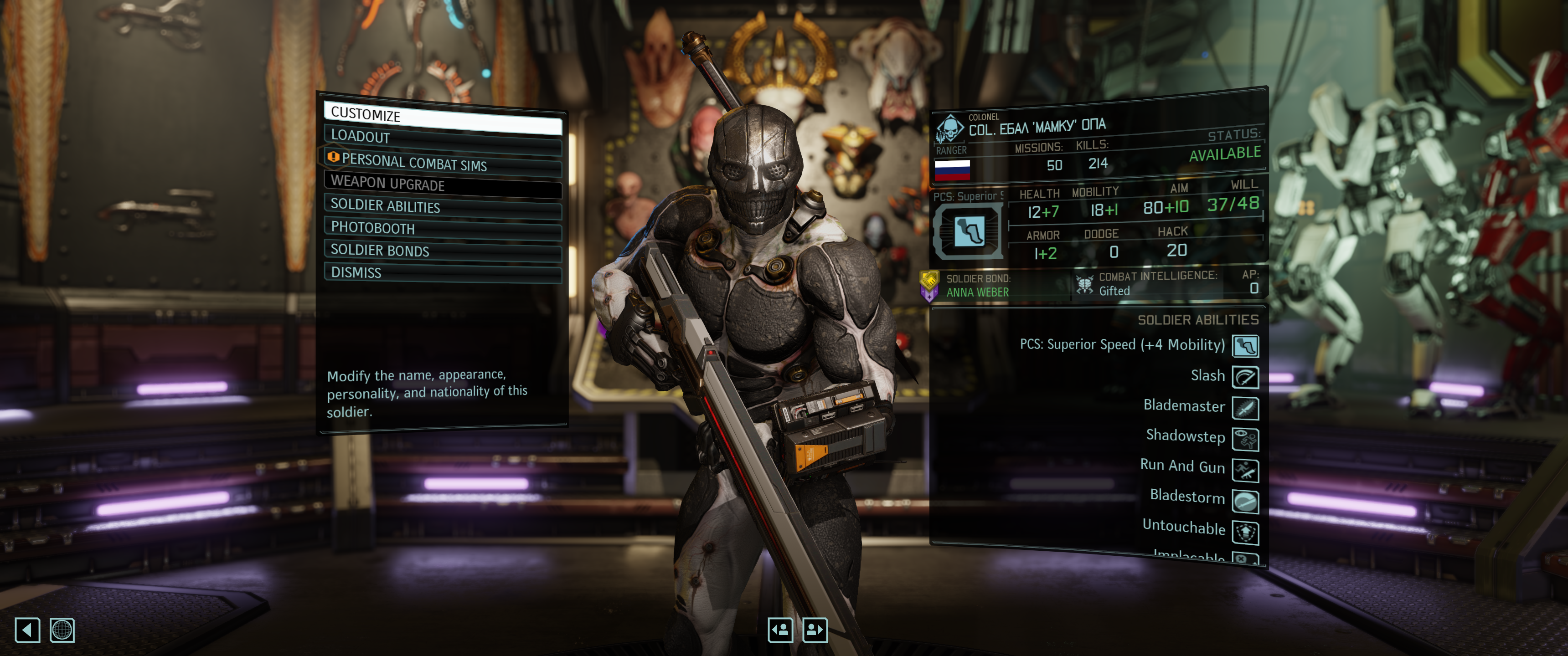This screenshot has height=656, width=1568.
Task: Switch to the previous soldier
Action: (780, 630)
